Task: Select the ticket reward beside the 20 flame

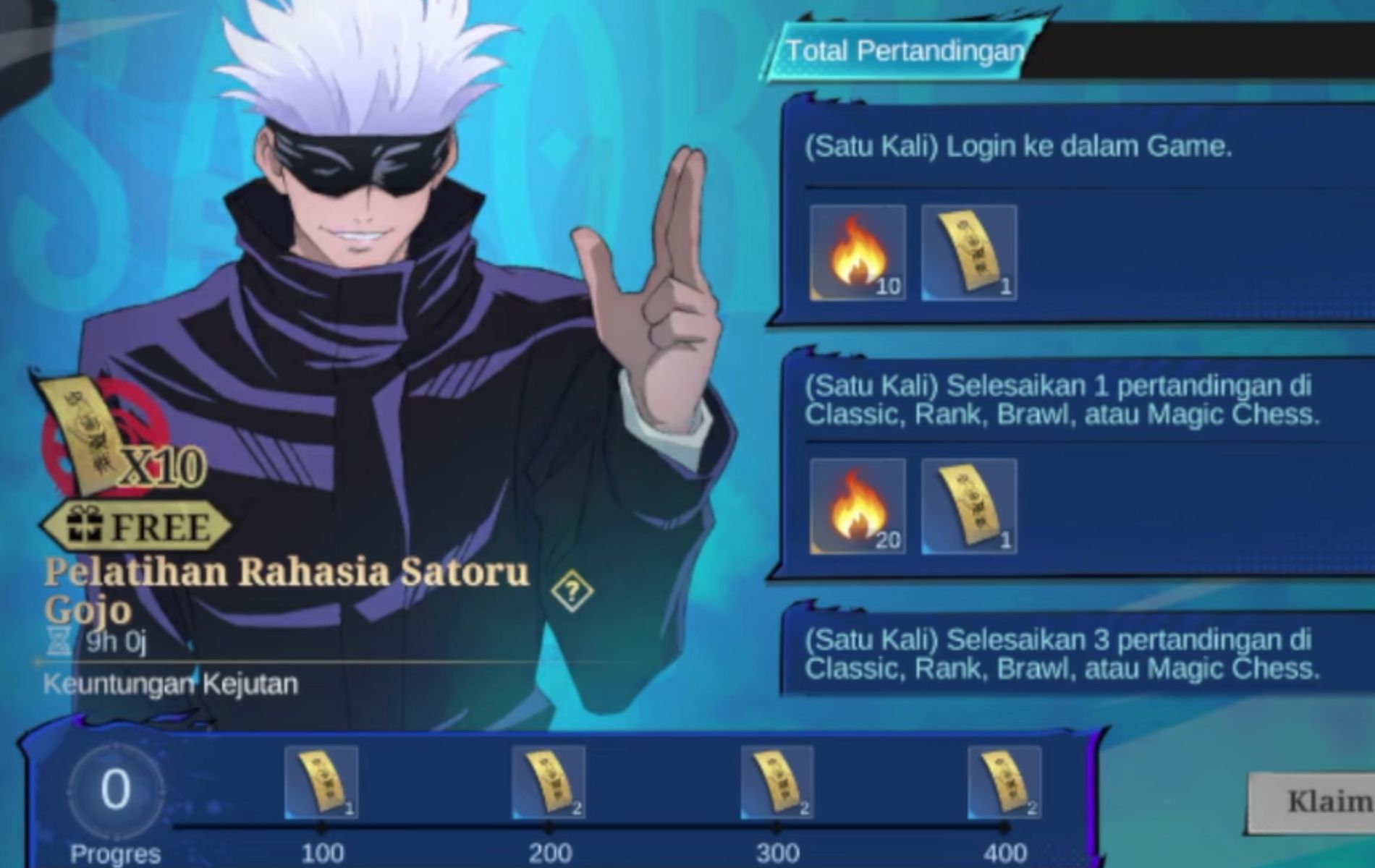Action: [969, 506]
